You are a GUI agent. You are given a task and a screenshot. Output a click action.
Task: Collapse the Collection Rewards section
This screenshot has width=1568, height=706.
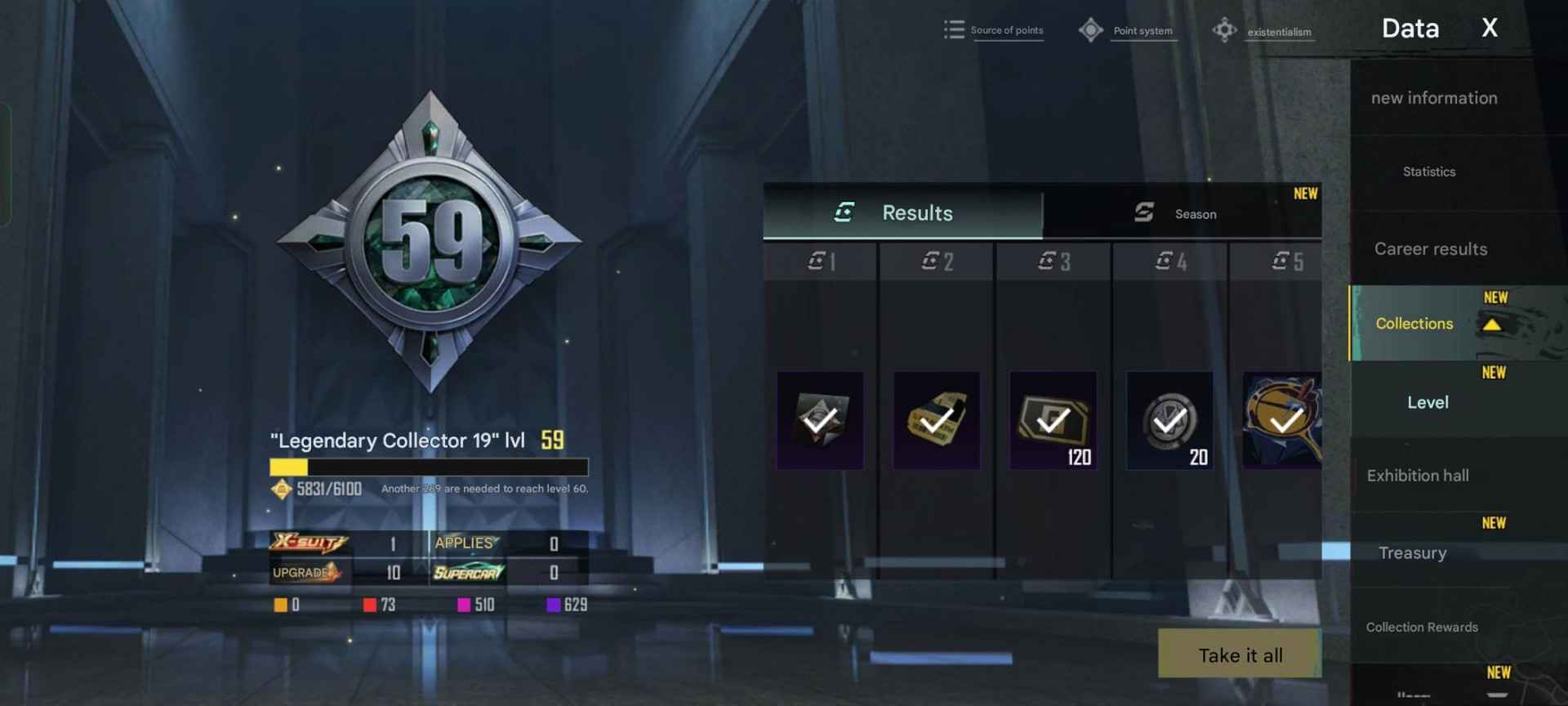[1422, 627]
